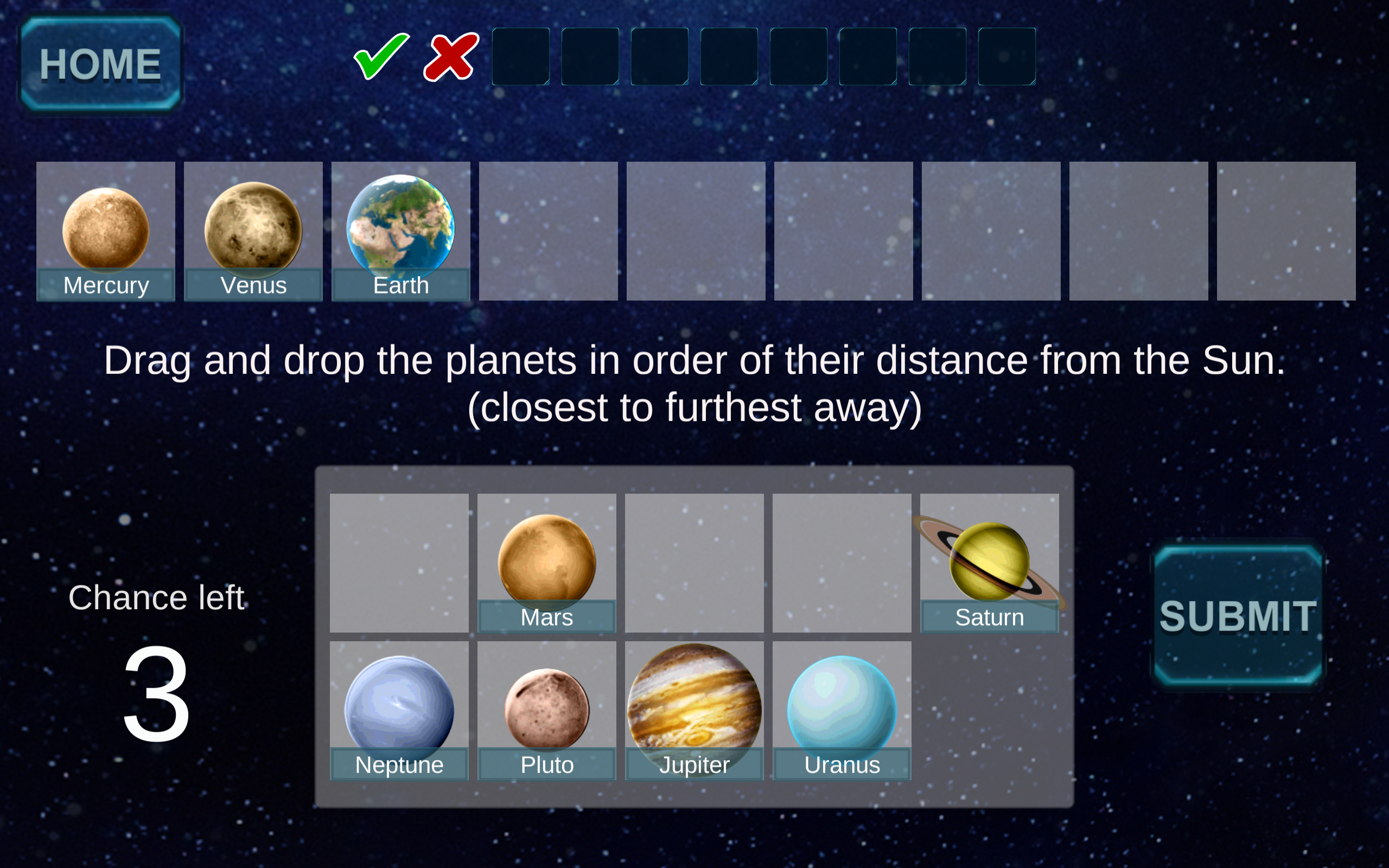The width and height of the screenshot is (1389, 868).
Task: Click the red X indicator
Action: tap(450, 56)
